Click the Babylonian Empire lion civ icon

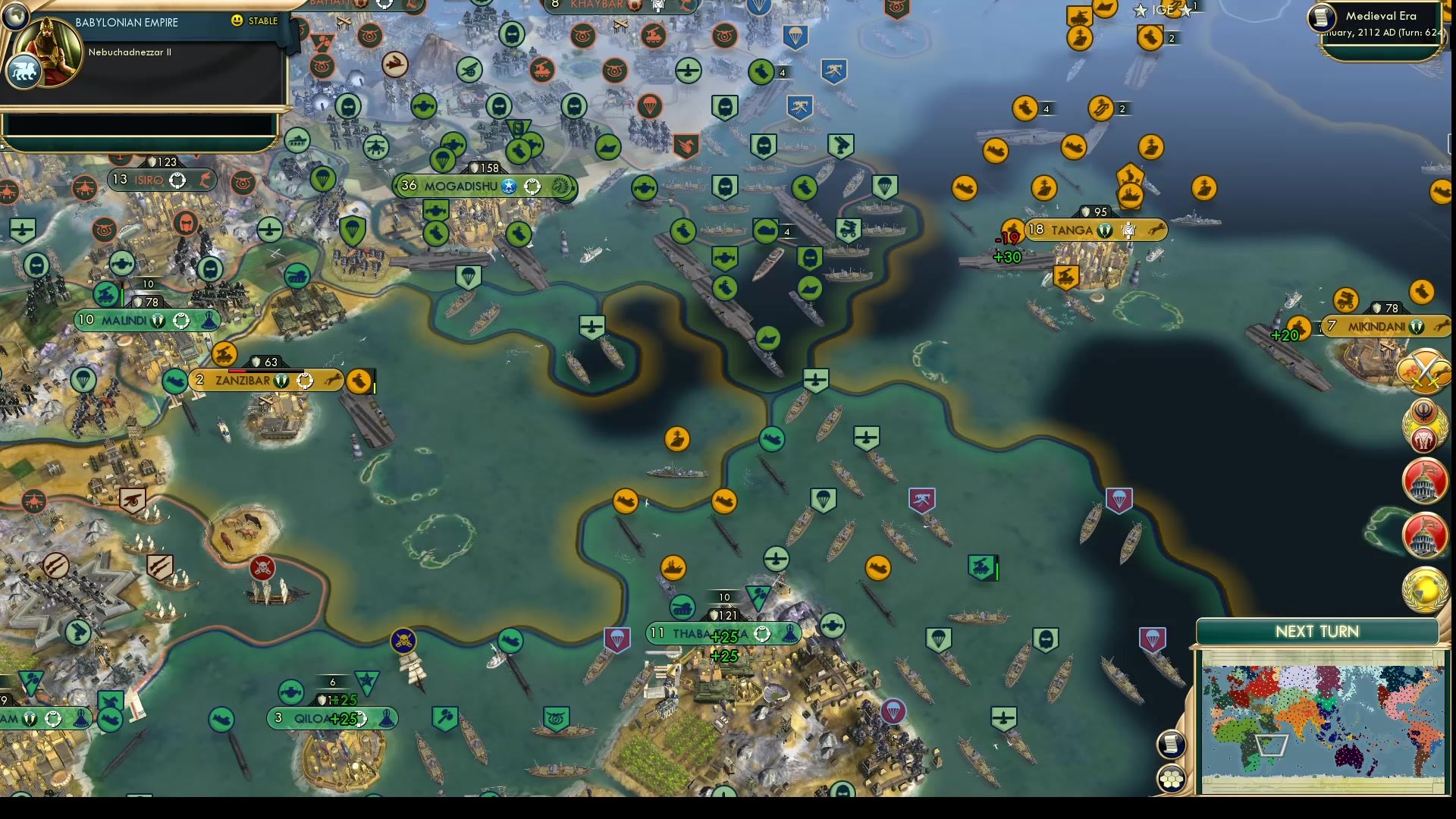pyautogui.click(x=24, y=71)
